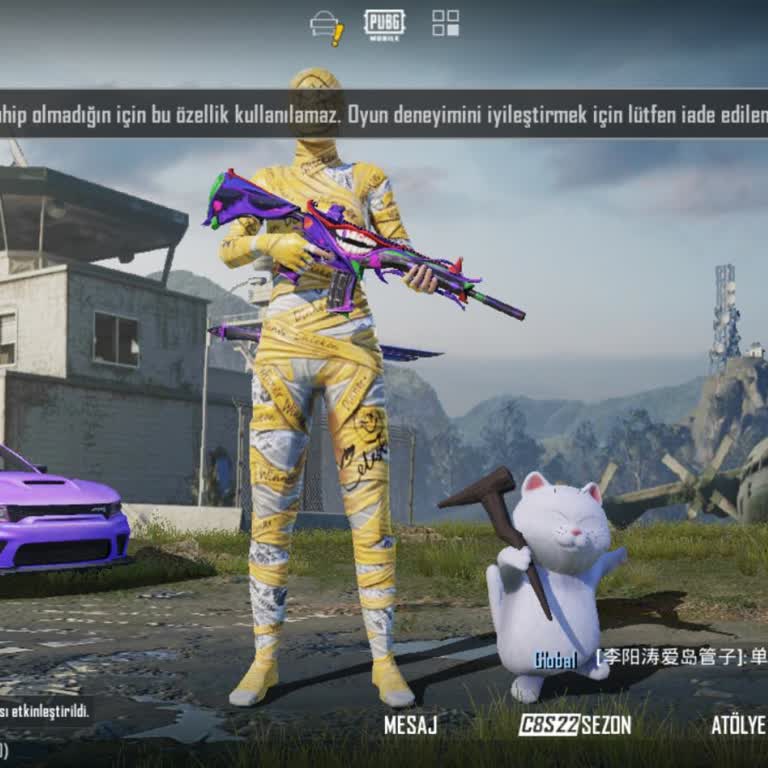Image resolution: width=768 pixels, height=768 pixels.
Task: Select the PUBG Mobile logo tab
Action: coord(385,24)
